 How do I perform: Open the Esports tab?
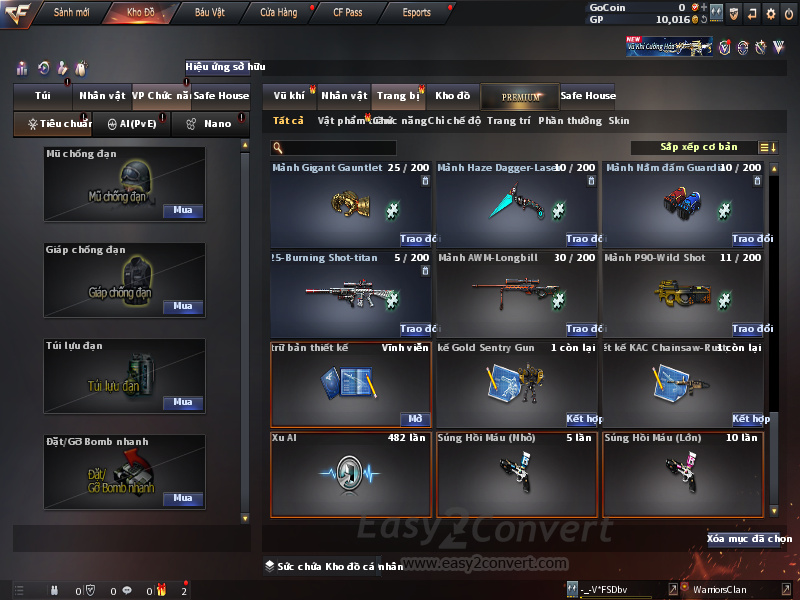point(416,13)
